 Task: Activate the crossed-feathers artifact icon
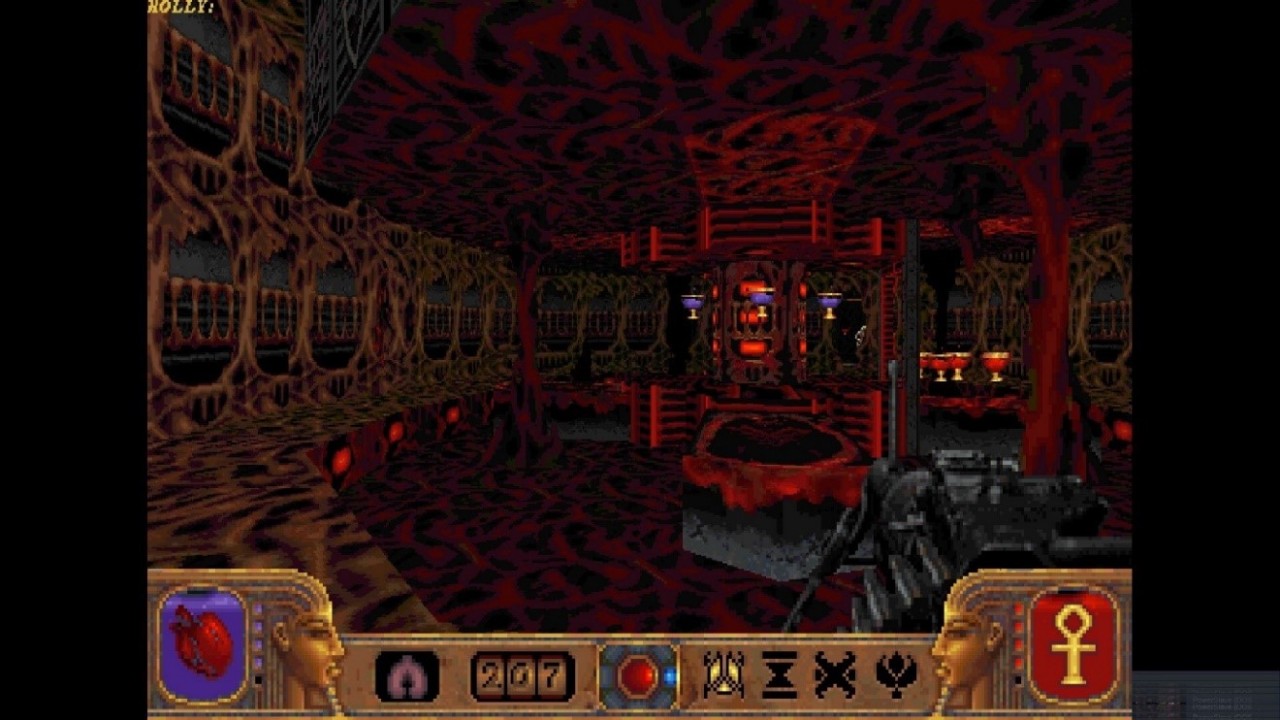pyautogui.click(x=836, y=675)
